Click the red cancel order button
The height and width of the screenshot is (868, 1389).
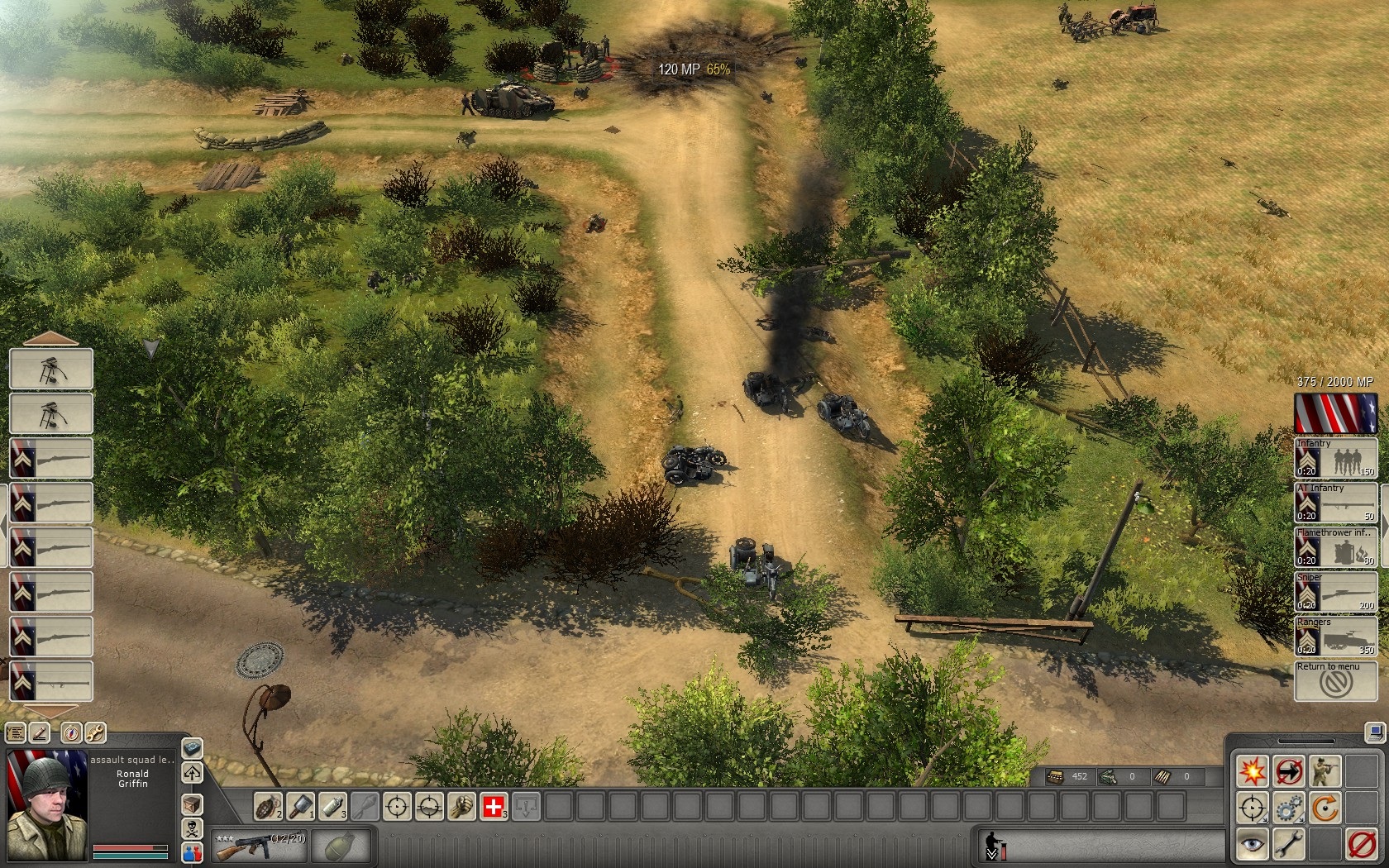tap(1361, 845)
